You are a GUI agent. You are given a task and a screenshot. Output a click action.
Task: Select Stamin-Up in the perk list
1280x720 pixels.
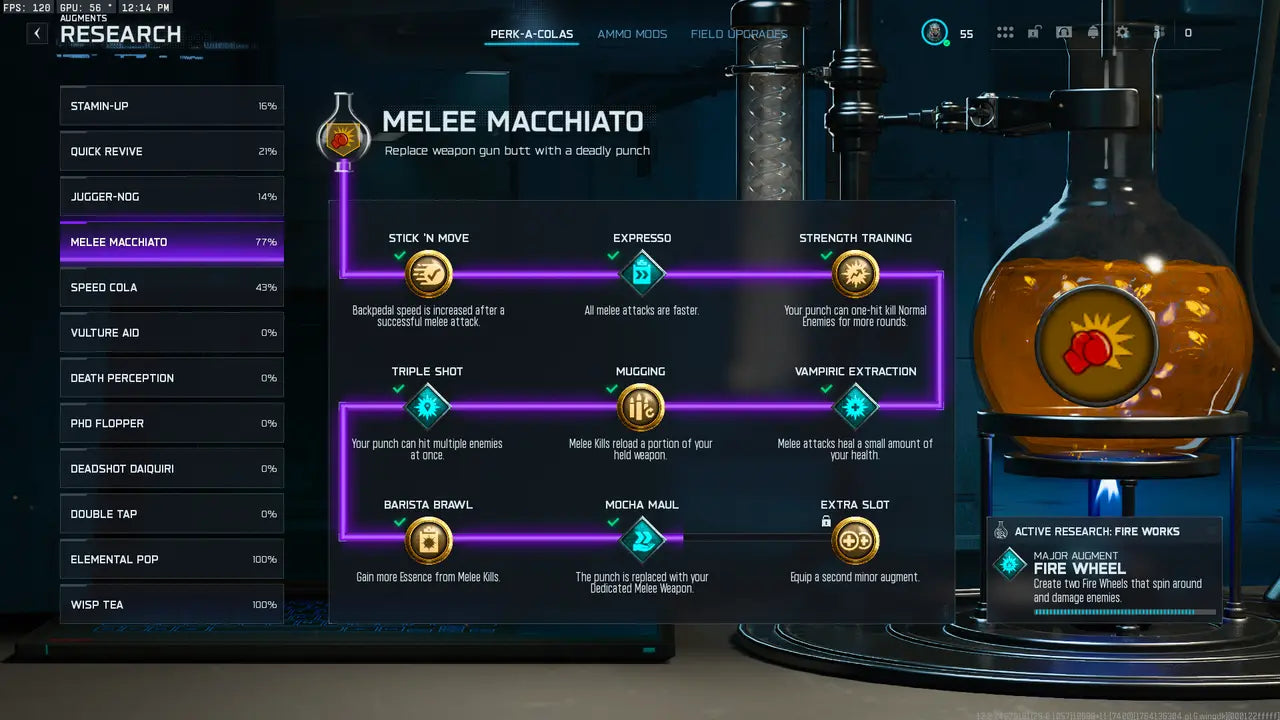click(x=172, y=106)
